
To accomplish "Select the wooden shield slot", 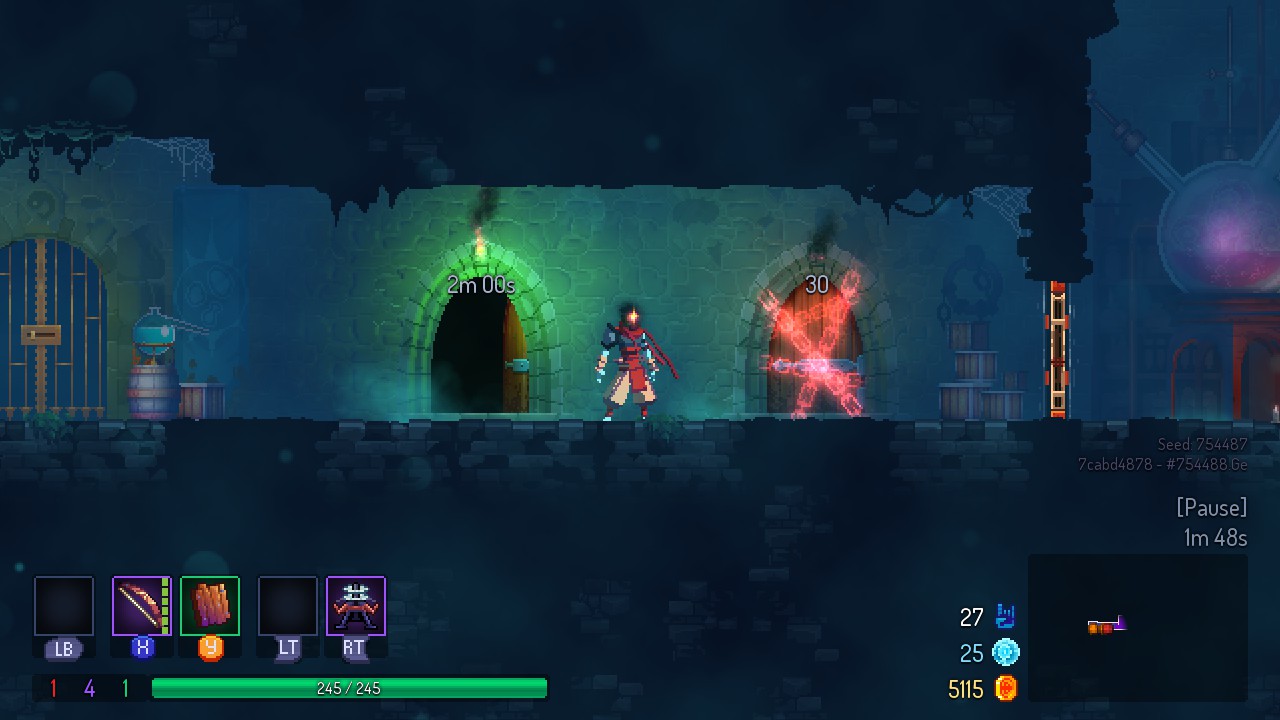I will click(x=210, y=606).
